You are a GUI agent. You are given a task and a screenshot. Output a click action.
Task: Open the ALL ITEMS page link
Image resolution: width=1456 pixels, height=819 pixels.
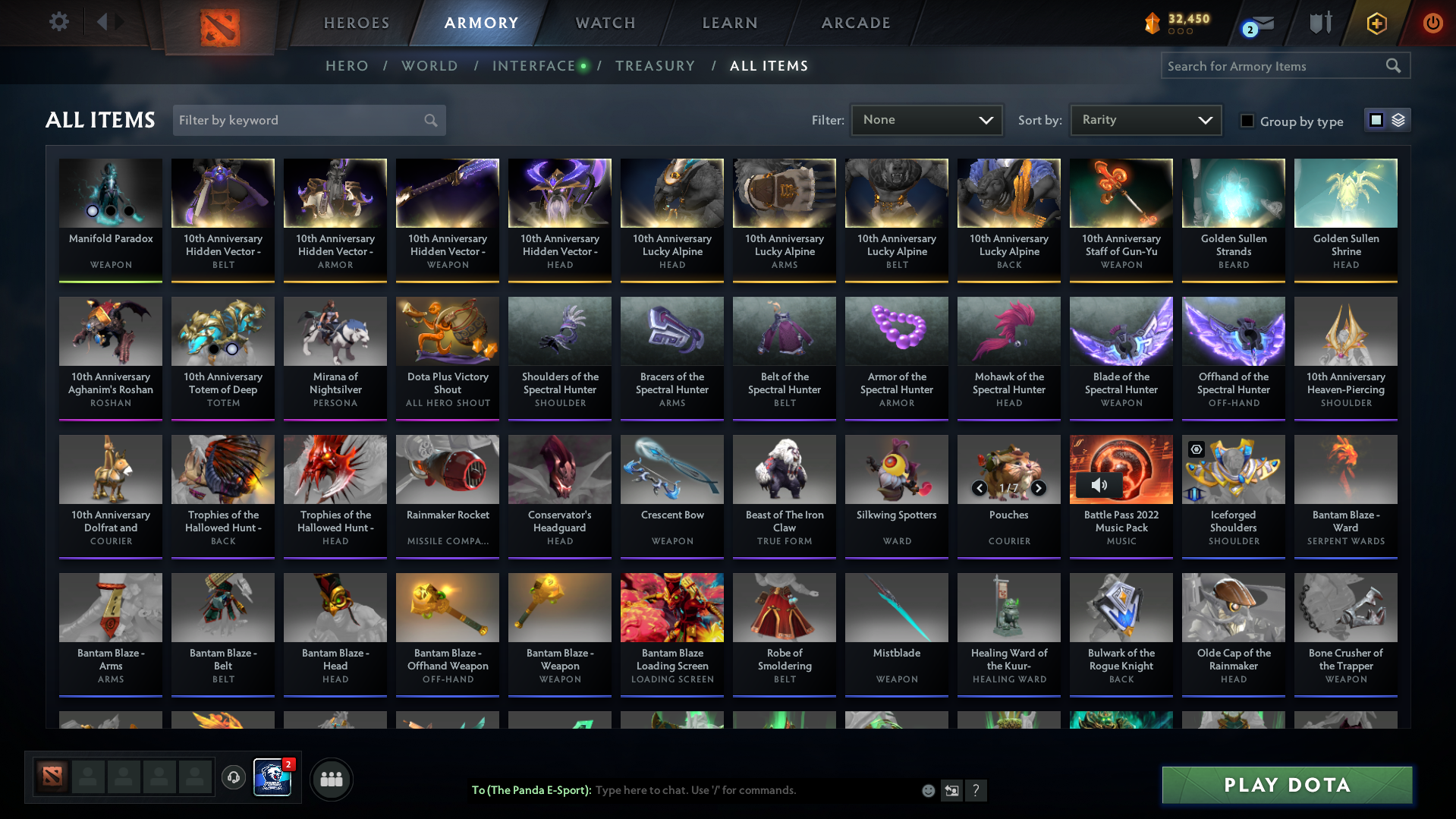click(x=769, y=66)
